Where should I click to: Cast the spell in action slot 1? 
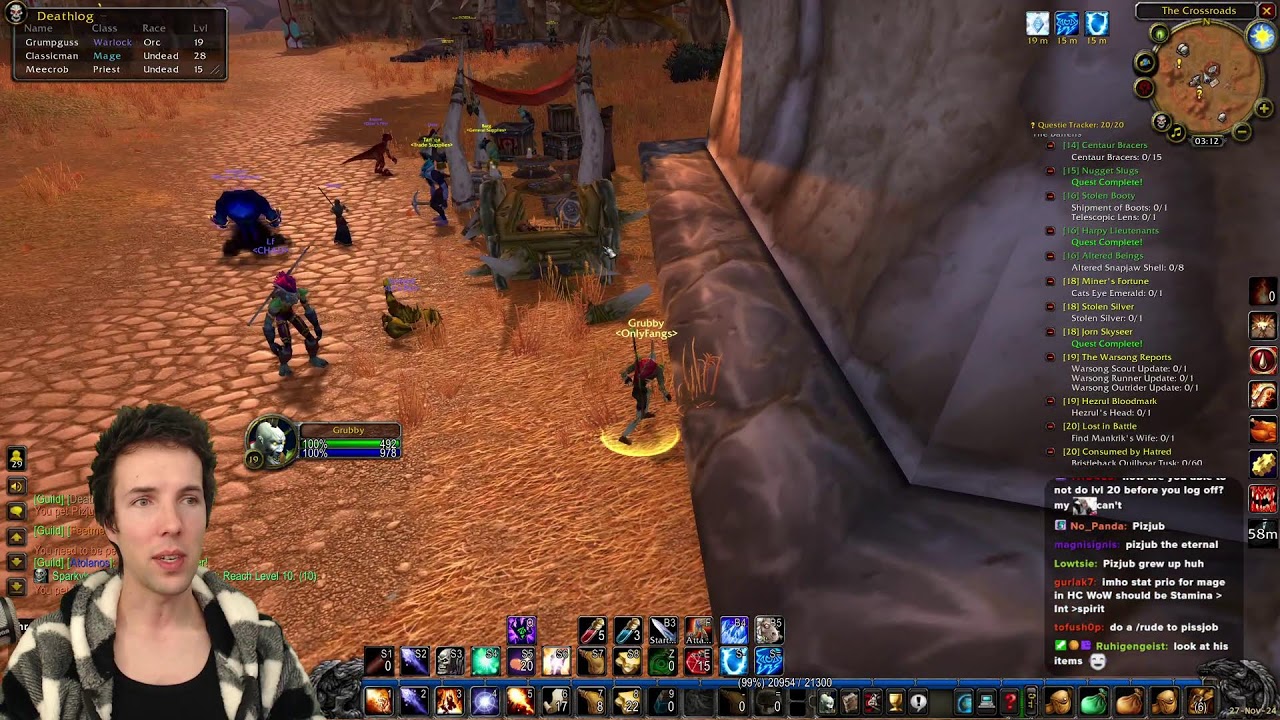click(x=378, y=701)
